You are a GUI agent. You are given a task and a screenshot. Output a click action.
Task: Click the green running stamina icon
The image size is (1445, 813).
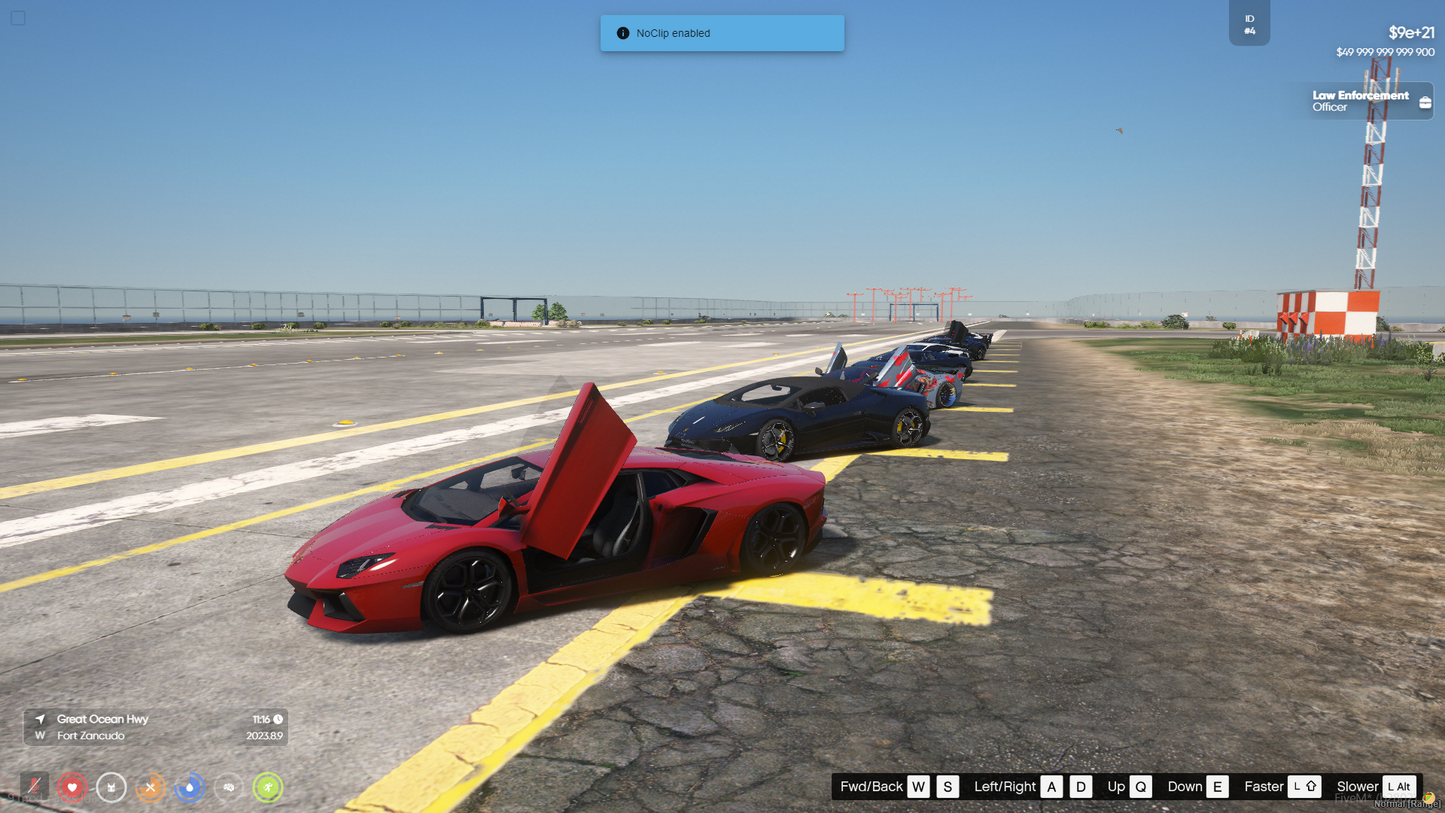tap(267, 787)
